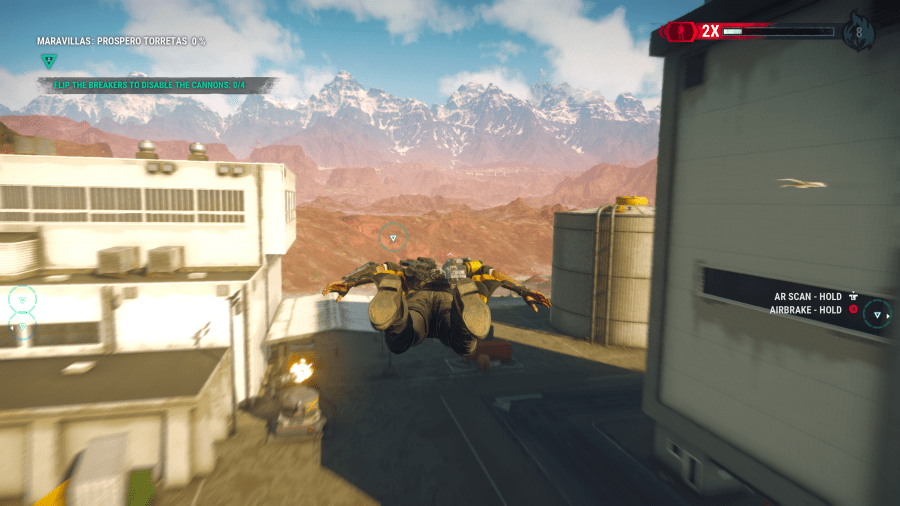Select the red chaos multiplier soldier icon

point(681,31)
